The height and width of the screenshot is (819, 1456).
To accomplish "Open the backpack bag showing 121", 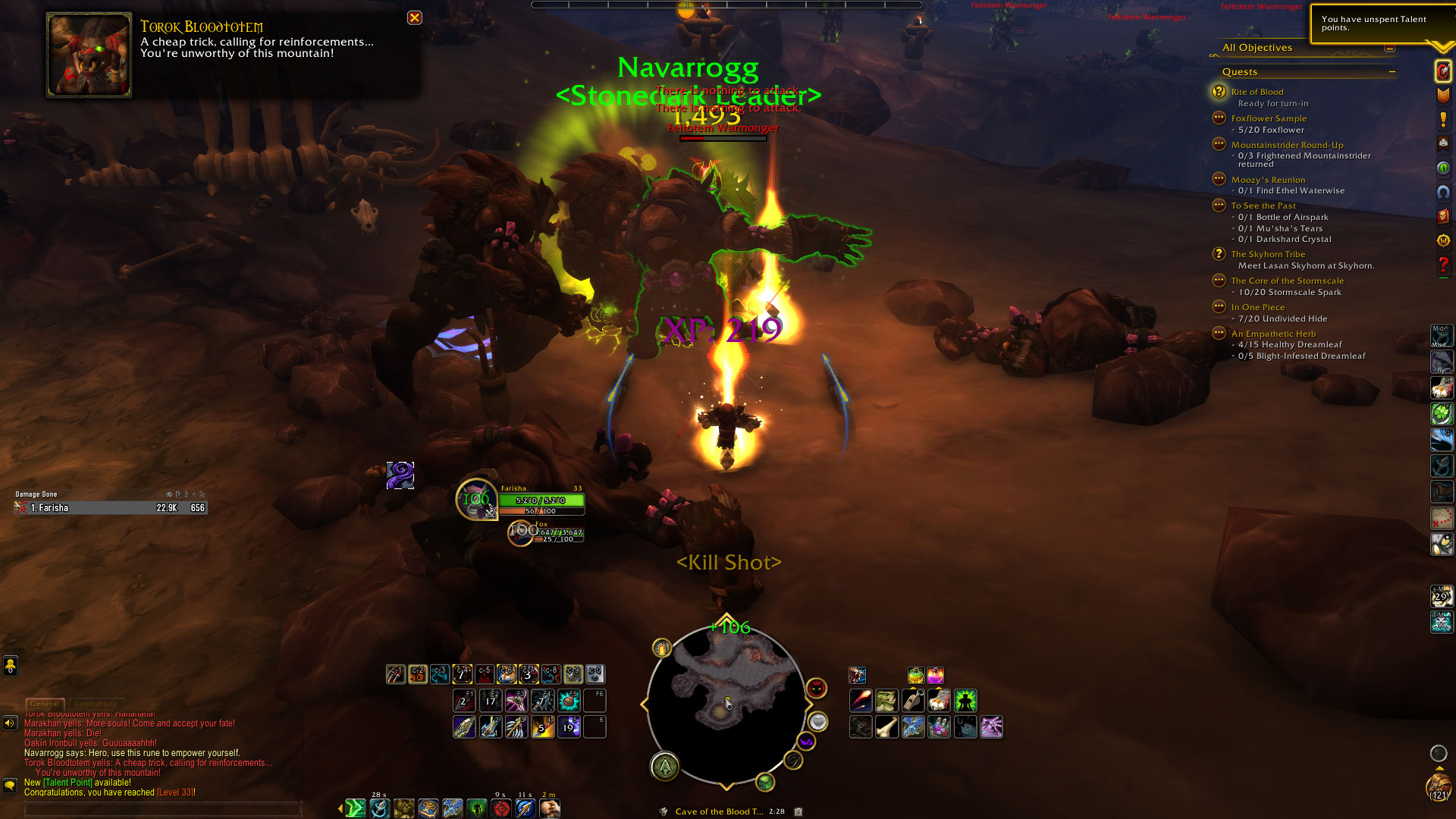I will (1439, 786).
